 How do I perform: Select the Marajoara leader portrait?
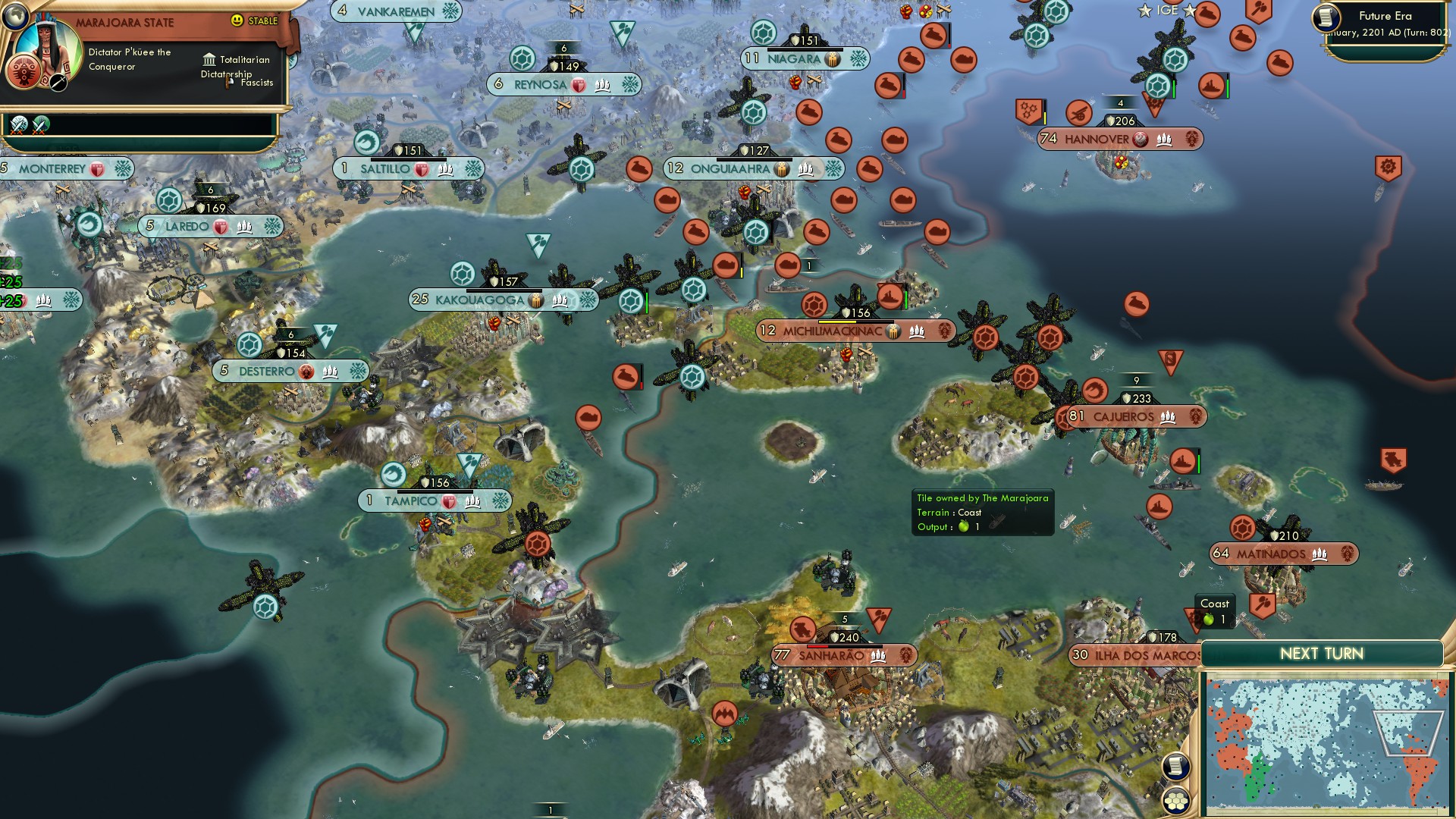(x=49, y=53)
